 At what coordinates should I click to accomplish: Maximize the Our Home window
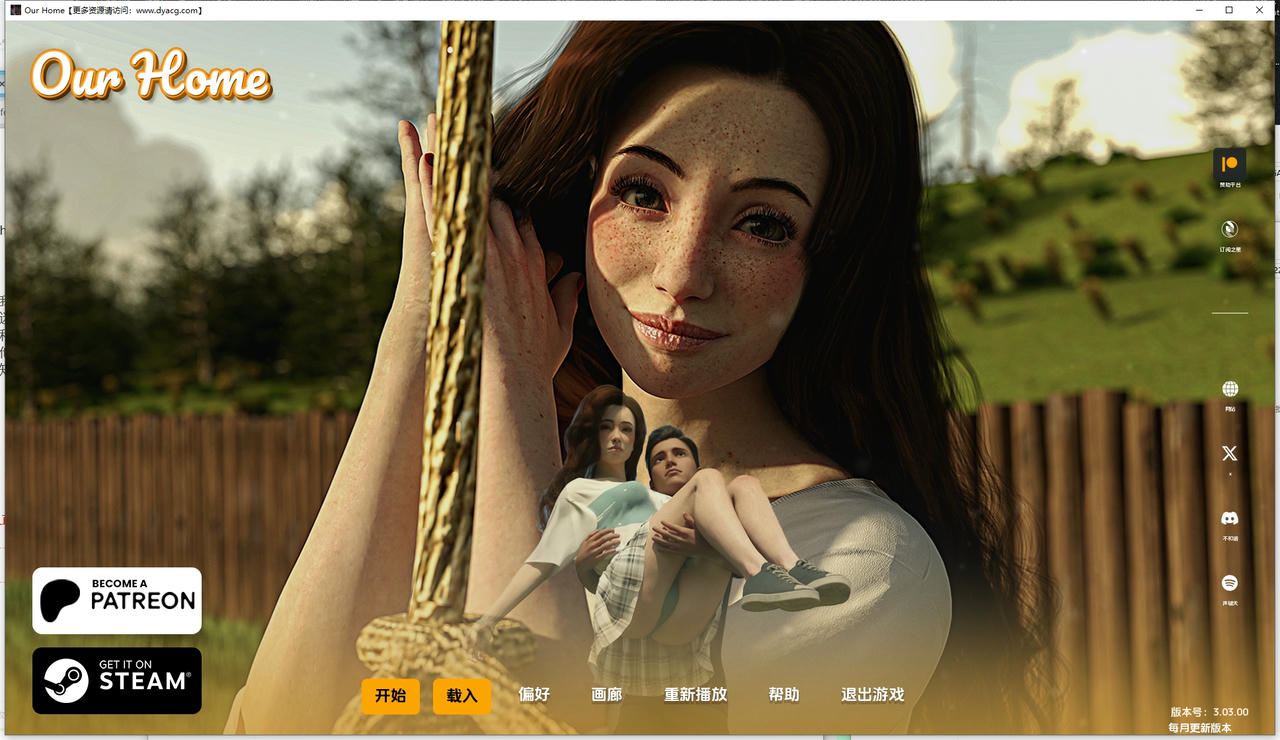tap(1229, 10)
